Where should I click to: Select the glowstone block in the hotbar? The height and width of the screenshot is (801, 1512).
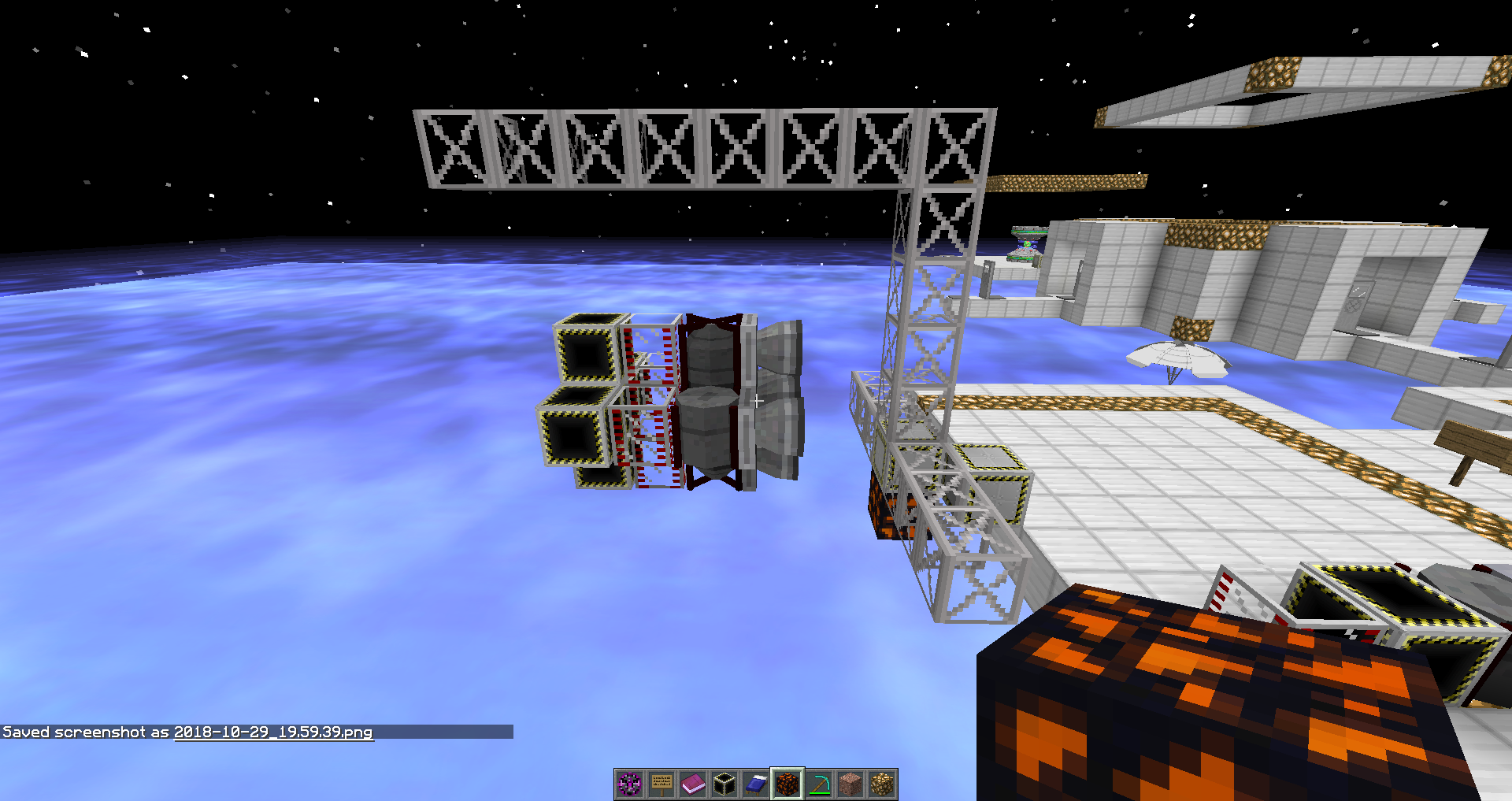click(x=882, y=781)
